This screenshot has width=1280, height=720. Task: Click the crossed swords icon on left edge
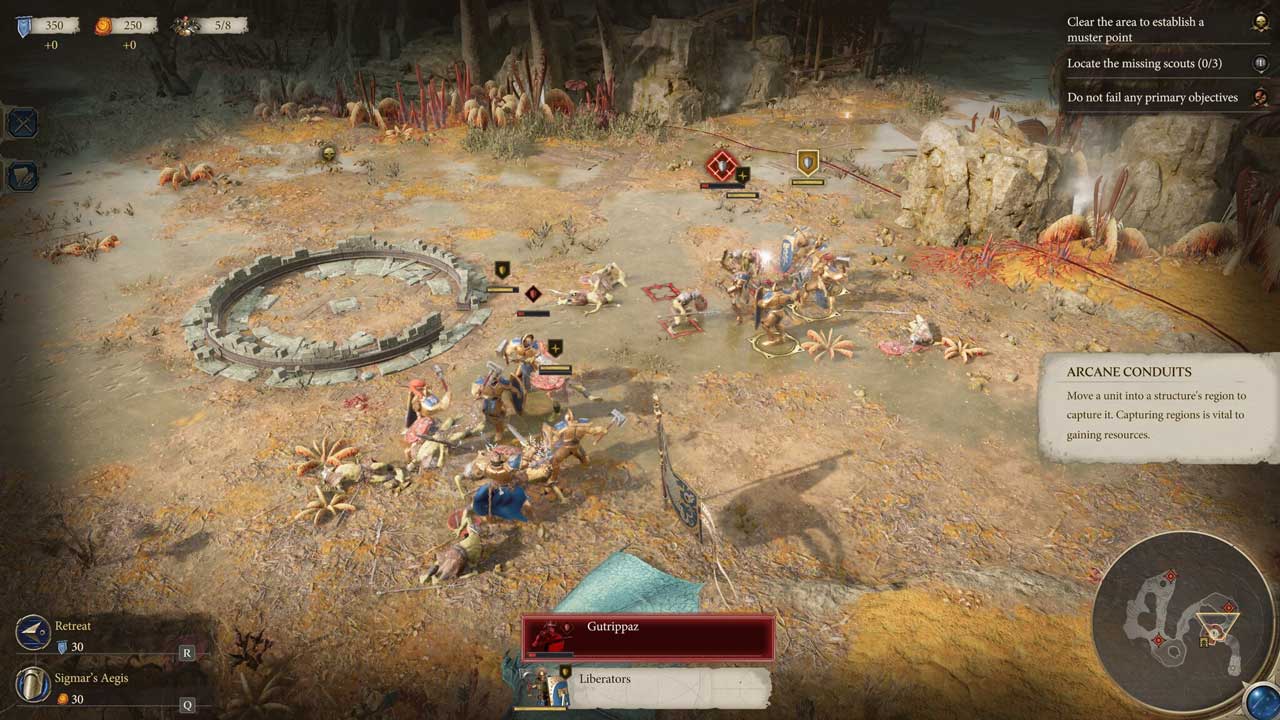[22, 123]
